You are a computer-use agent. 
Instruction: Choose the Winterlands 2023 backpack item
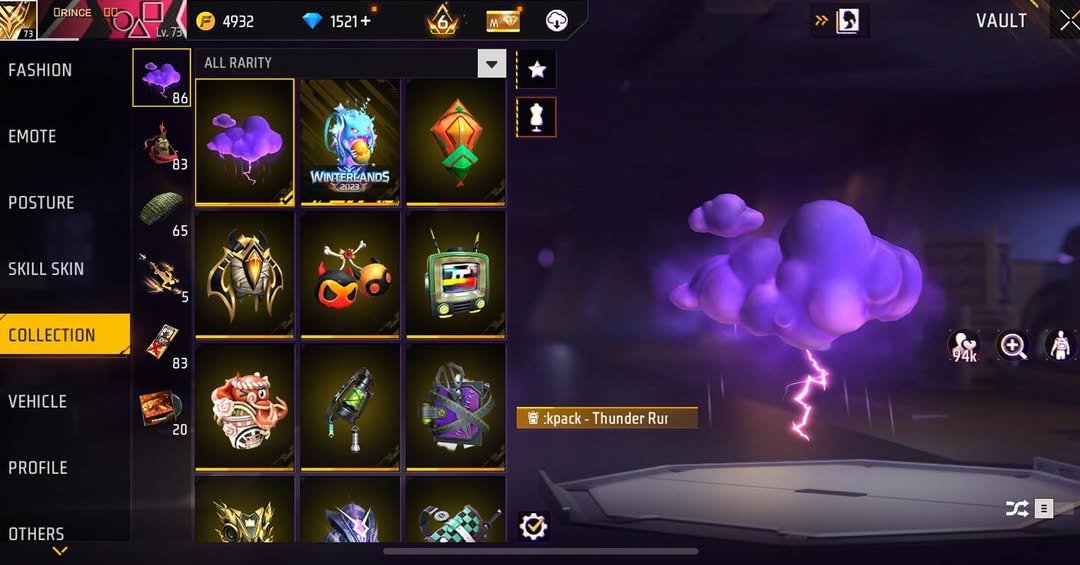350,142
